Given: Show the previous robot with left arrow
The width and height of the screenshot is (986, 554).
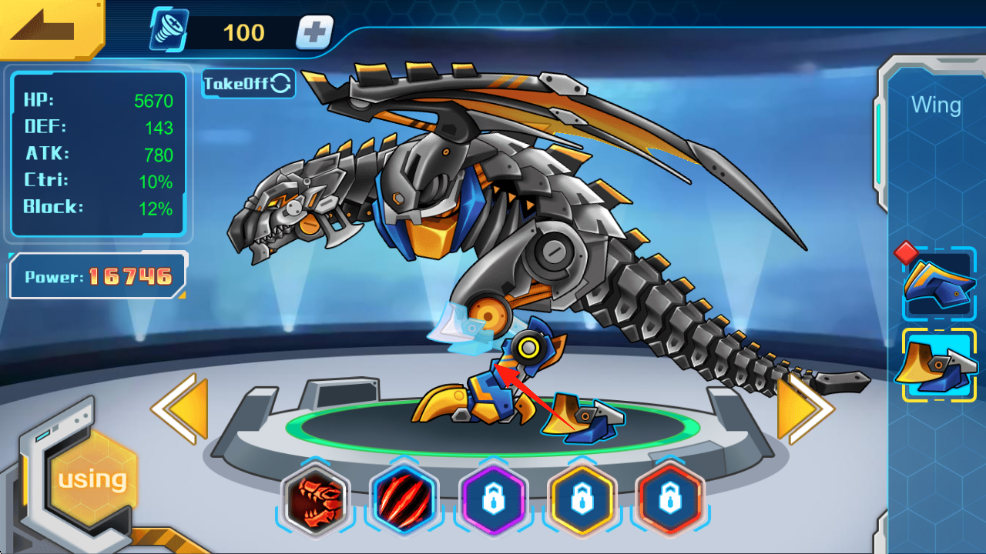Looking at the screenshot, I should (x=180, y=408).
